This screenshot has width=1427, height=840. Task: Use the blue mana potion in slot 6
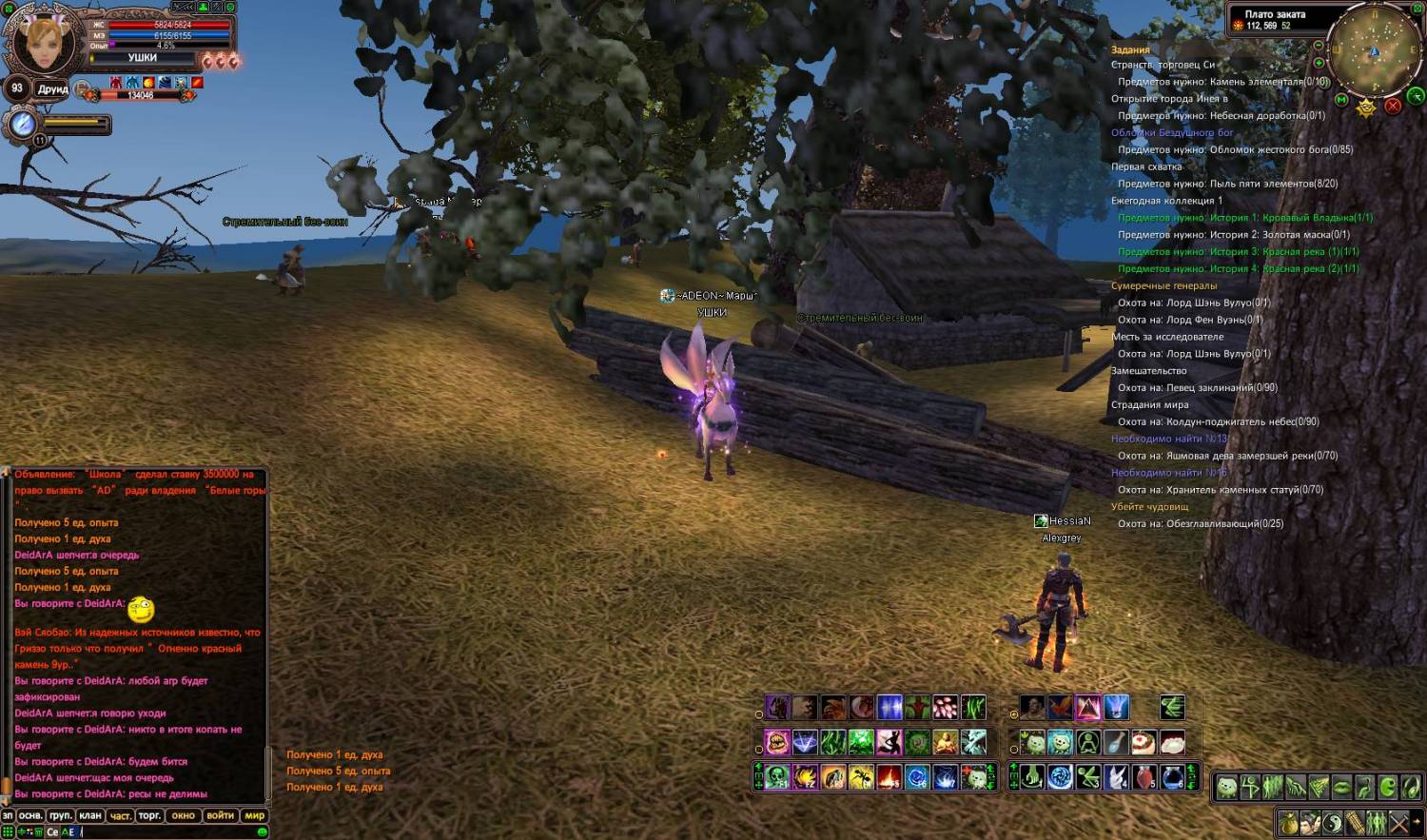point(1172,777)
